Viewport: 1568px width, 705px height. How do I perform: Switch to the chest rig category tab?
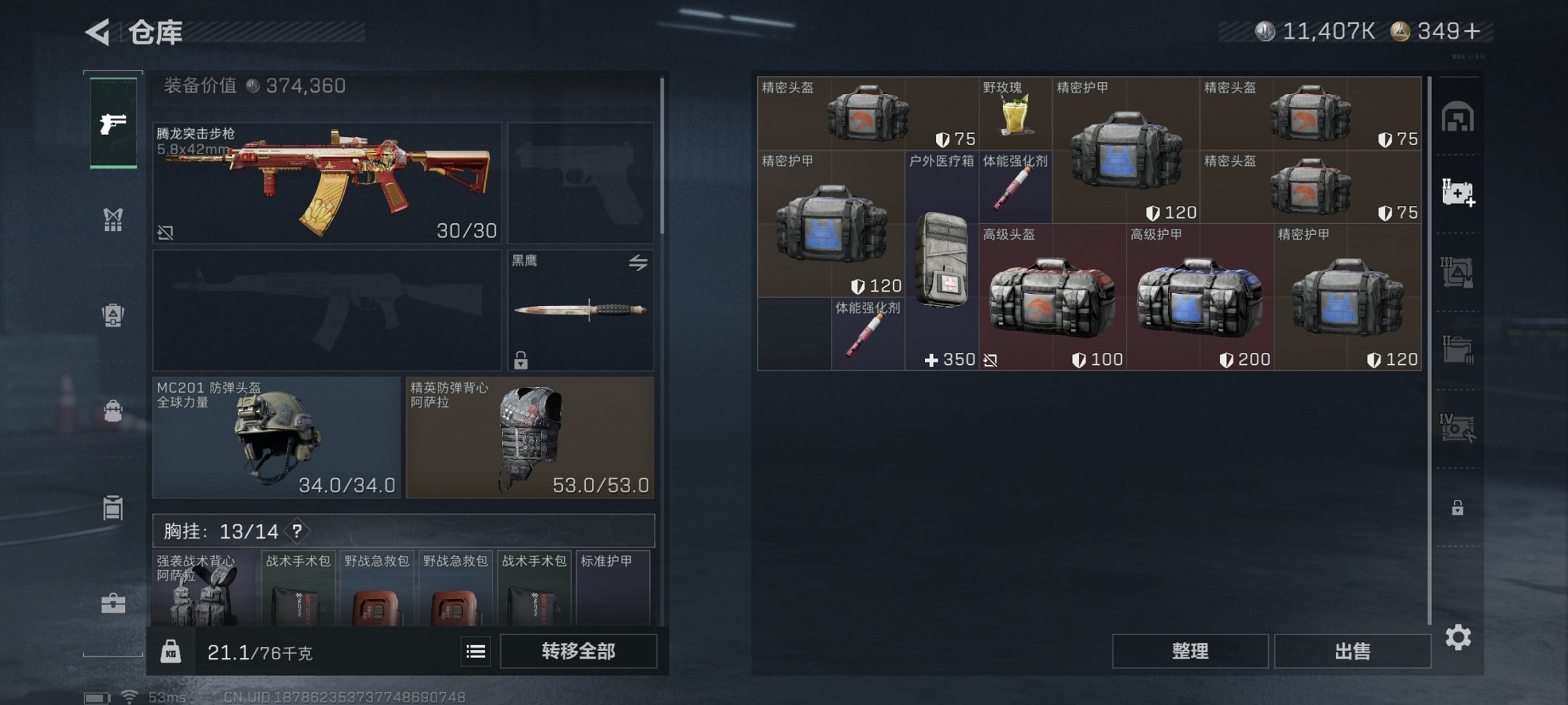click(x=114, y=219)
